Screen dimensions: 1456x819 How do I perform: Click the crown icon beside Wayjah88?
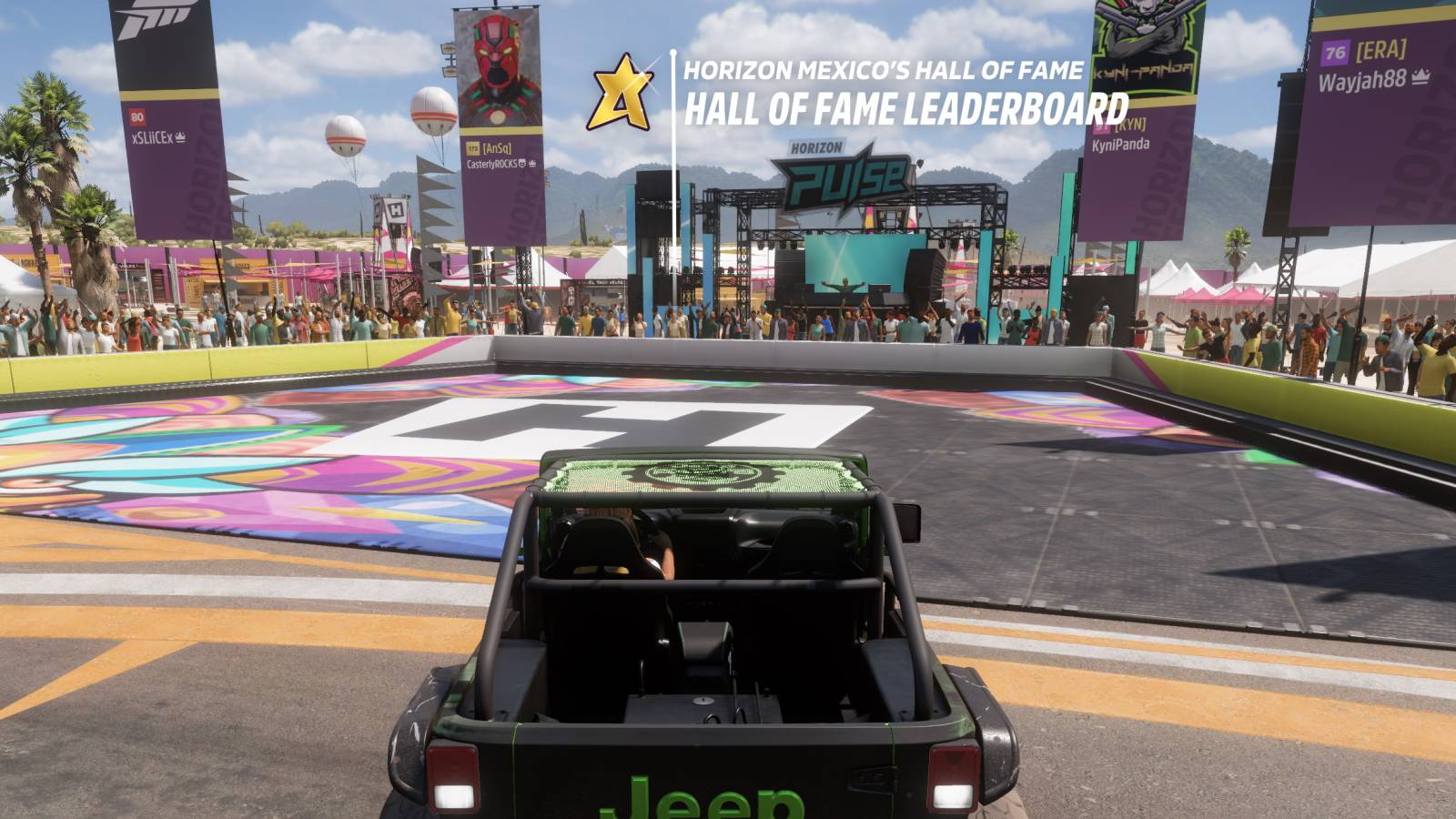(1421, 78)
